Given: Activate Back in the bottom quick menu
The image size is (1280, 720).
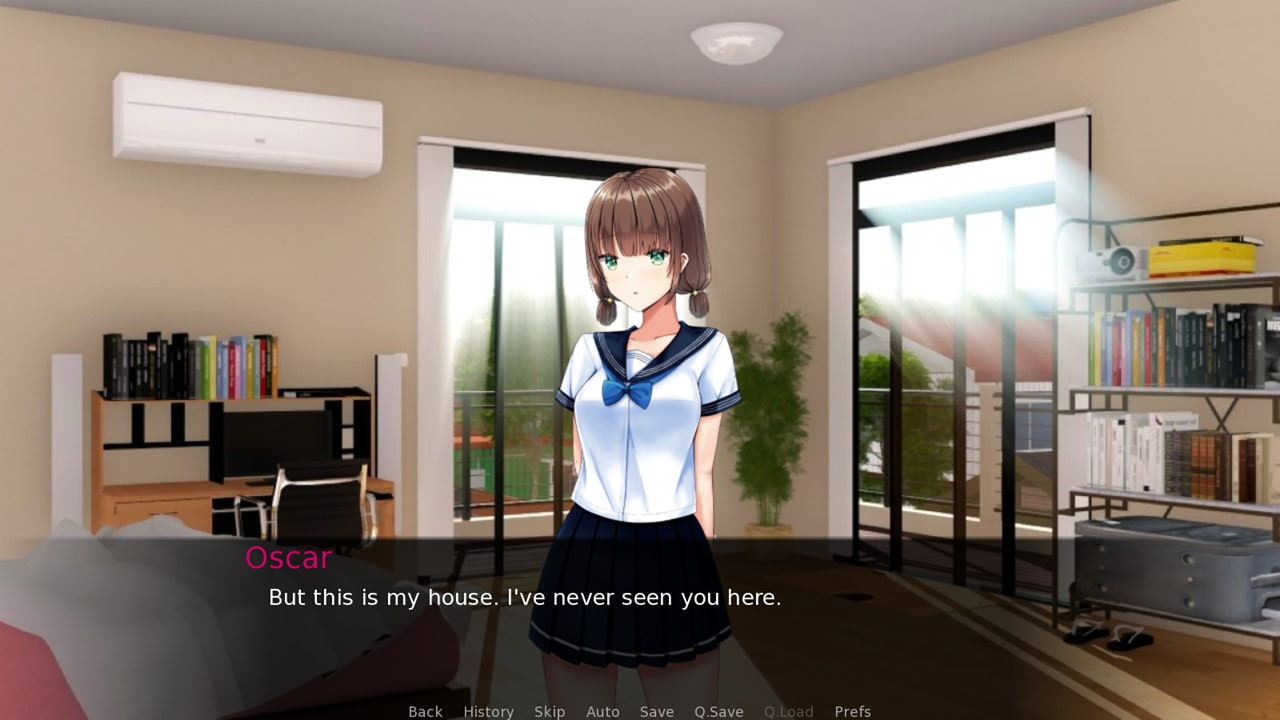Looking at the screenshot, I should (x=425, y=711).
